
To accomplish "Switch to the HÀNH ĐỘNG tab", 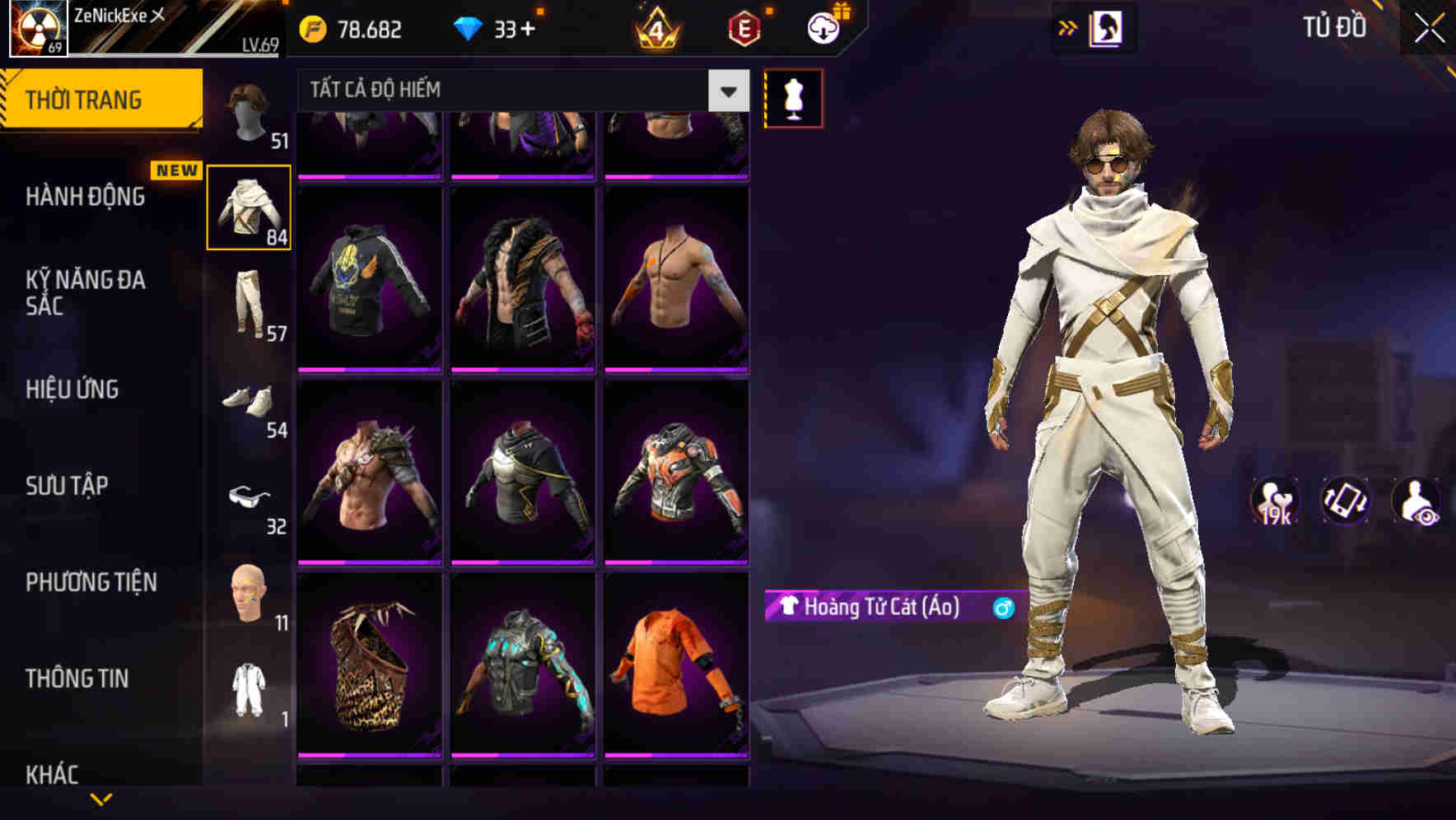I will [86, 198].
